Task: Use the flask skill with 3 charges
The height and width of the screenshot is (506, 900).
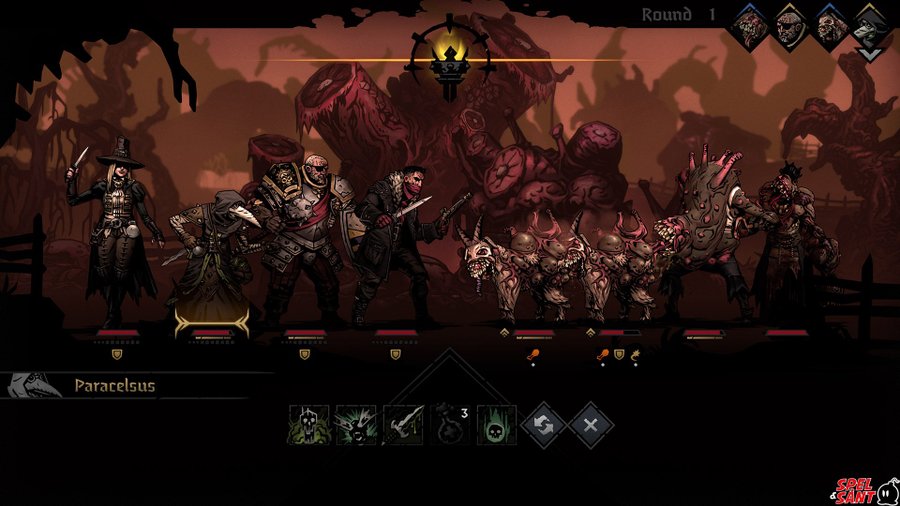Action: pyautogui.click(x=450, y=424)
